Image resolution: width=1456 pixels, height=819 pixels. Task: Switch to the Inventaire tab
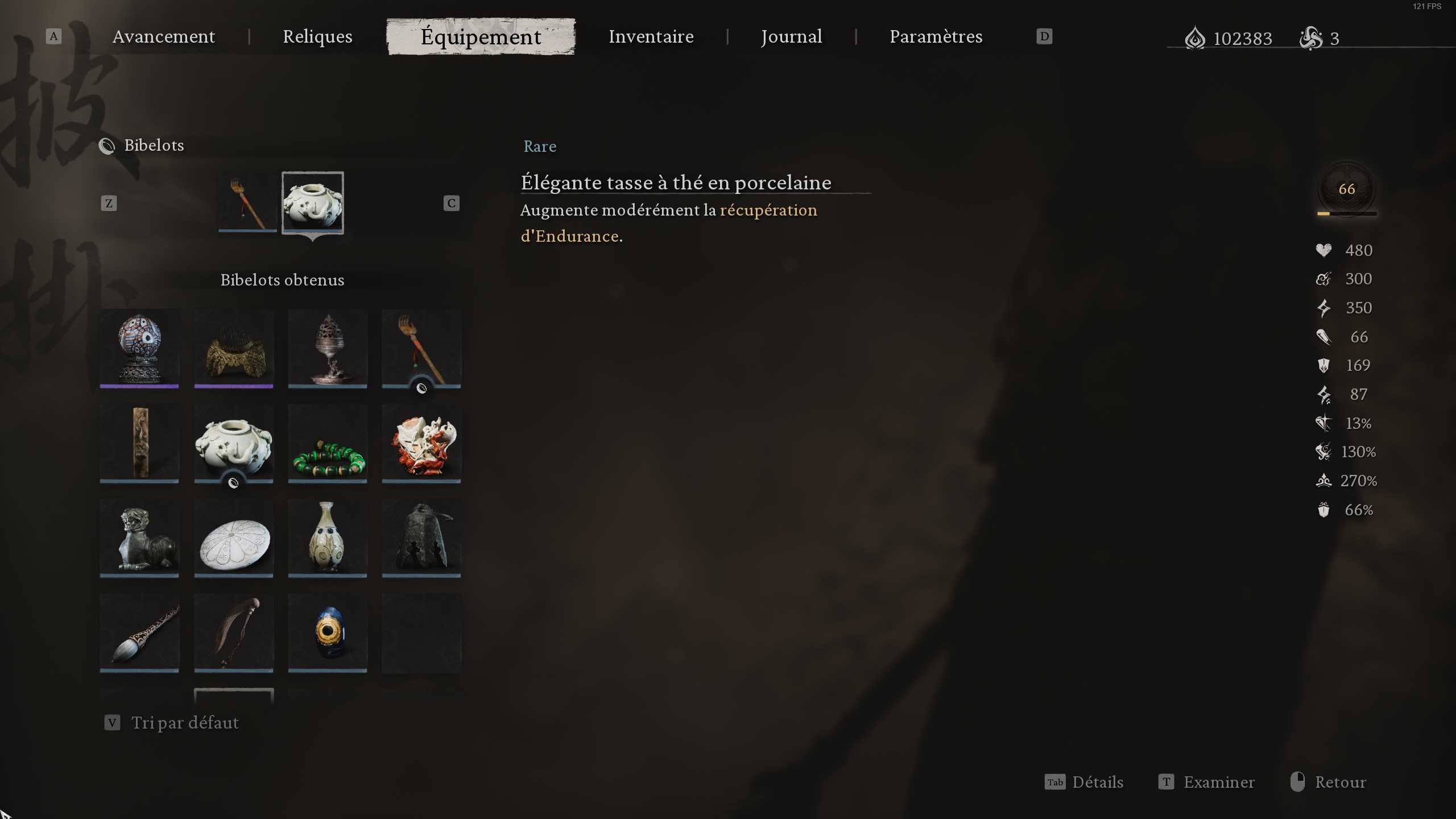pos(651,36)
